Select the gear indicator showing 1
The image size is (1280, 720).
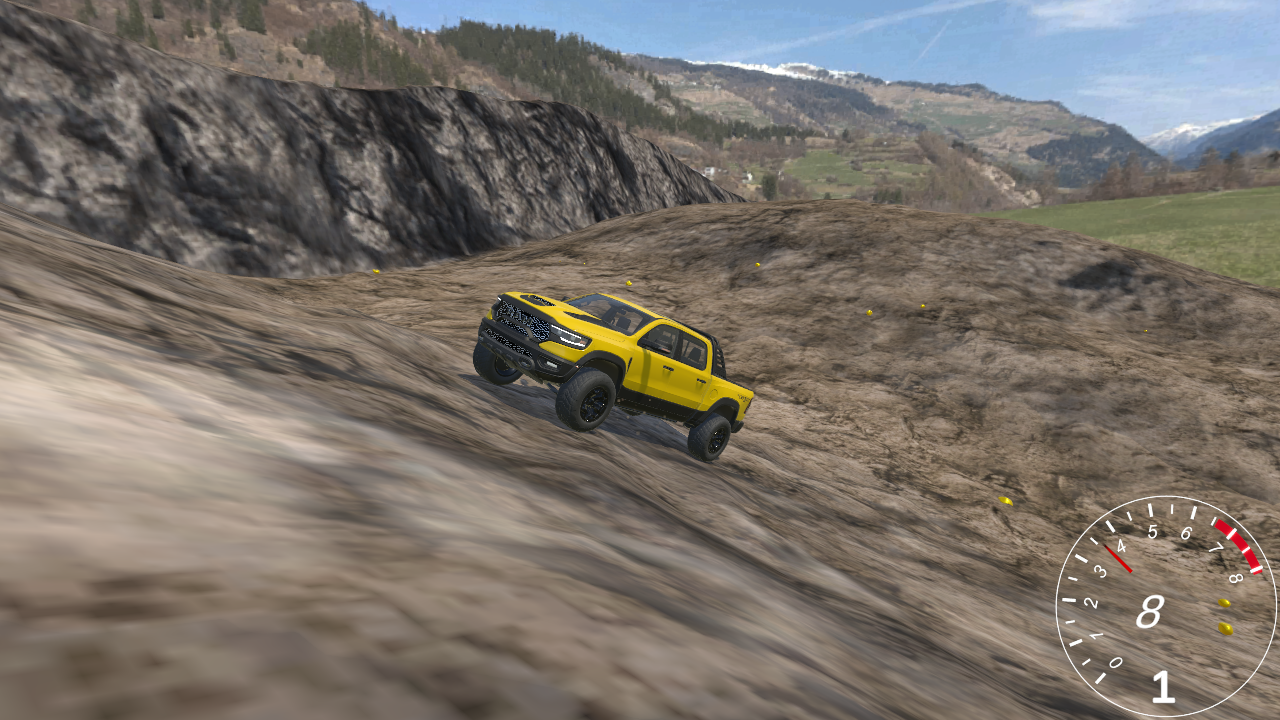[1162, 687]
